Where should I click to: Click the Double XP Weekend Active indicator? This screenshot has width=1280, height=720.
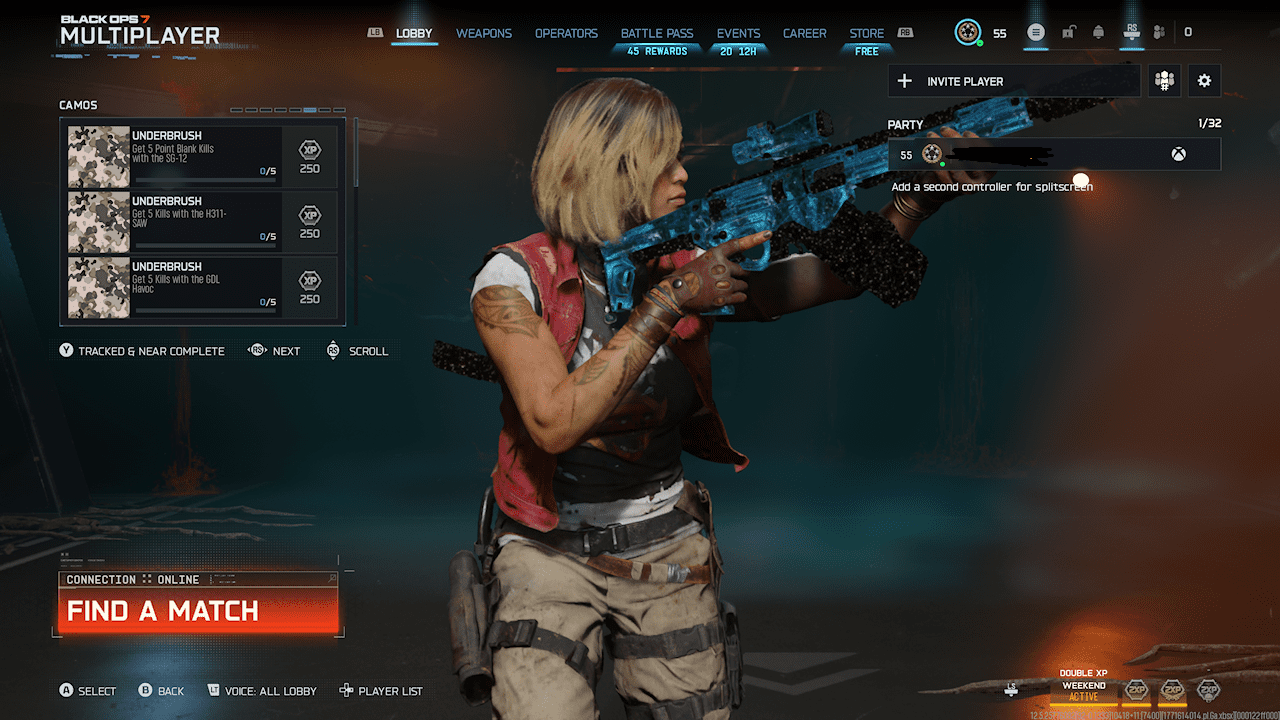[x=1084, y=681]
